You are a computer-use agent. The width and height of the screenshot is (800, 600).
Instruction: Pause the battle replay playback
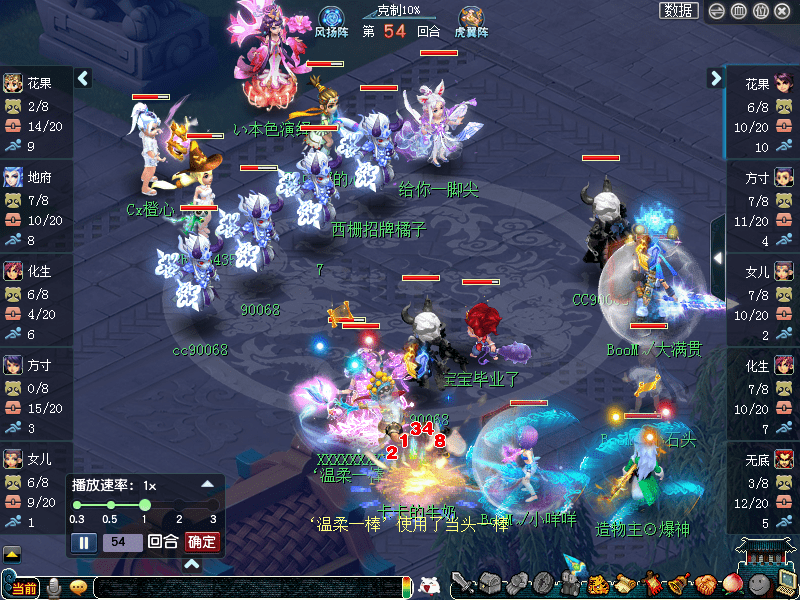click(84, 542)
